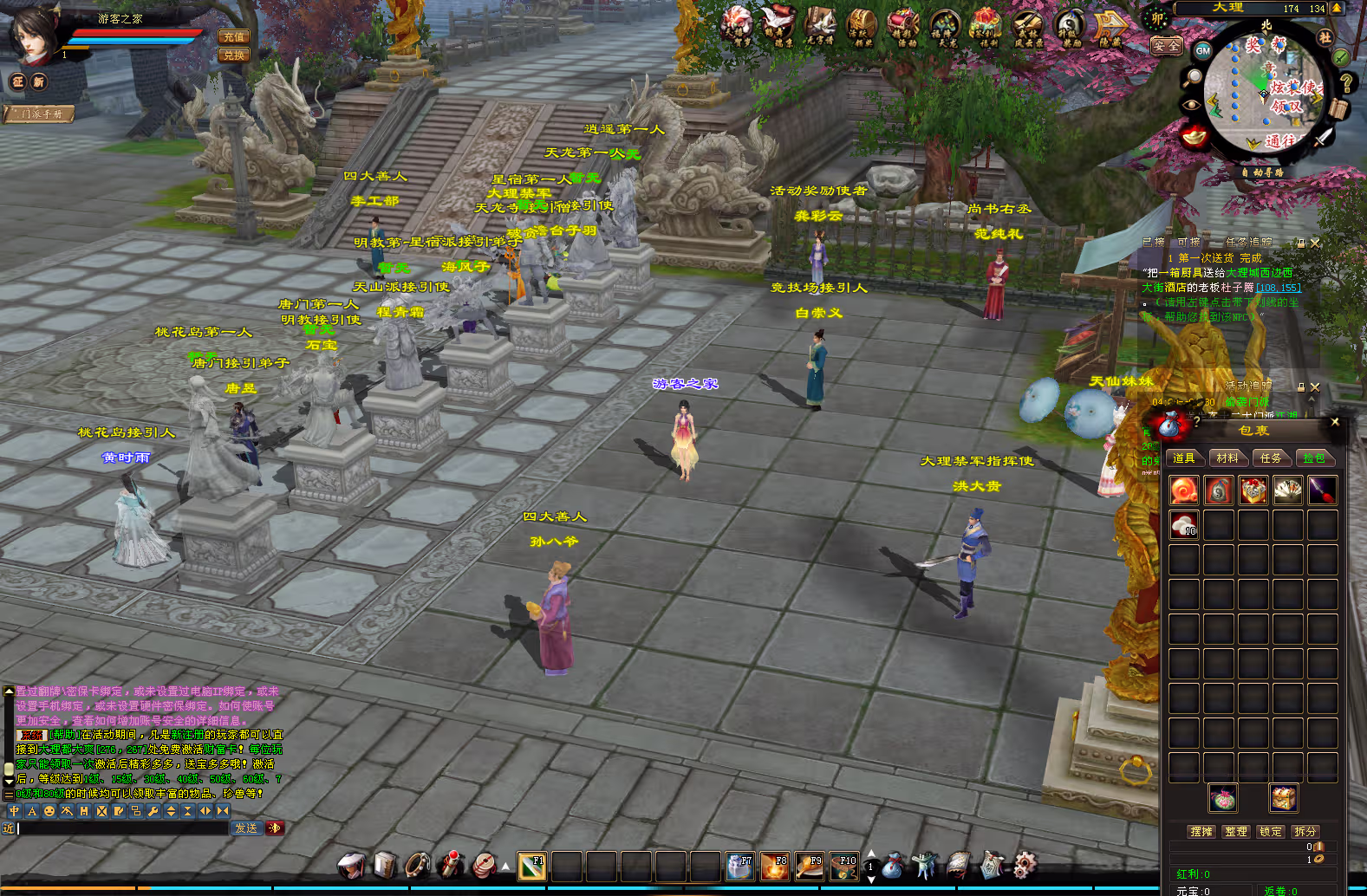Click the GM button beside the minimap
This screenshot has height=896, width=1367.
tap(1203, 50)
